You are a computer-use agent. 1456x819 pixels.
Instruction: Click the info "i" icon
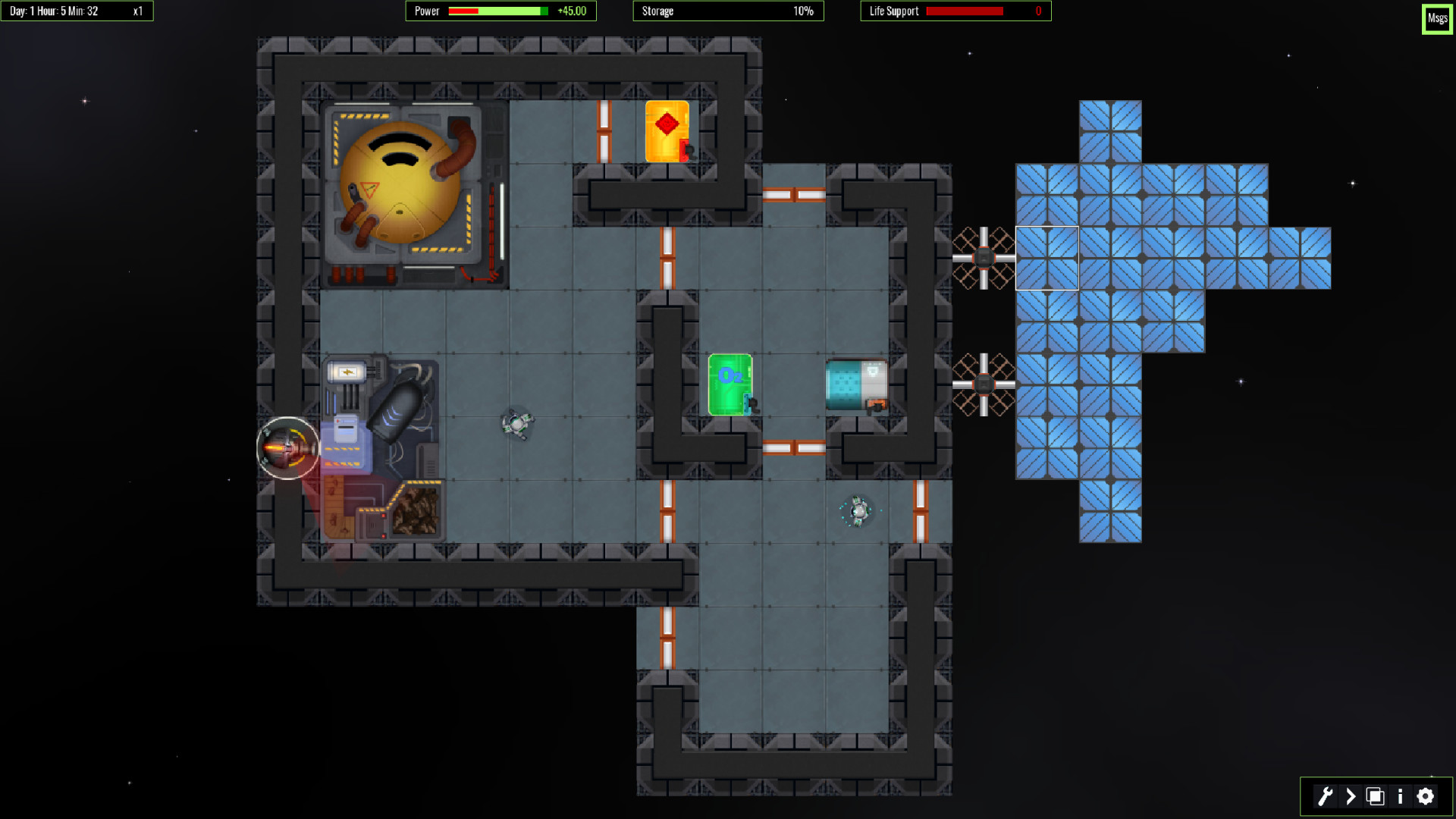(x=1400, y=797)
